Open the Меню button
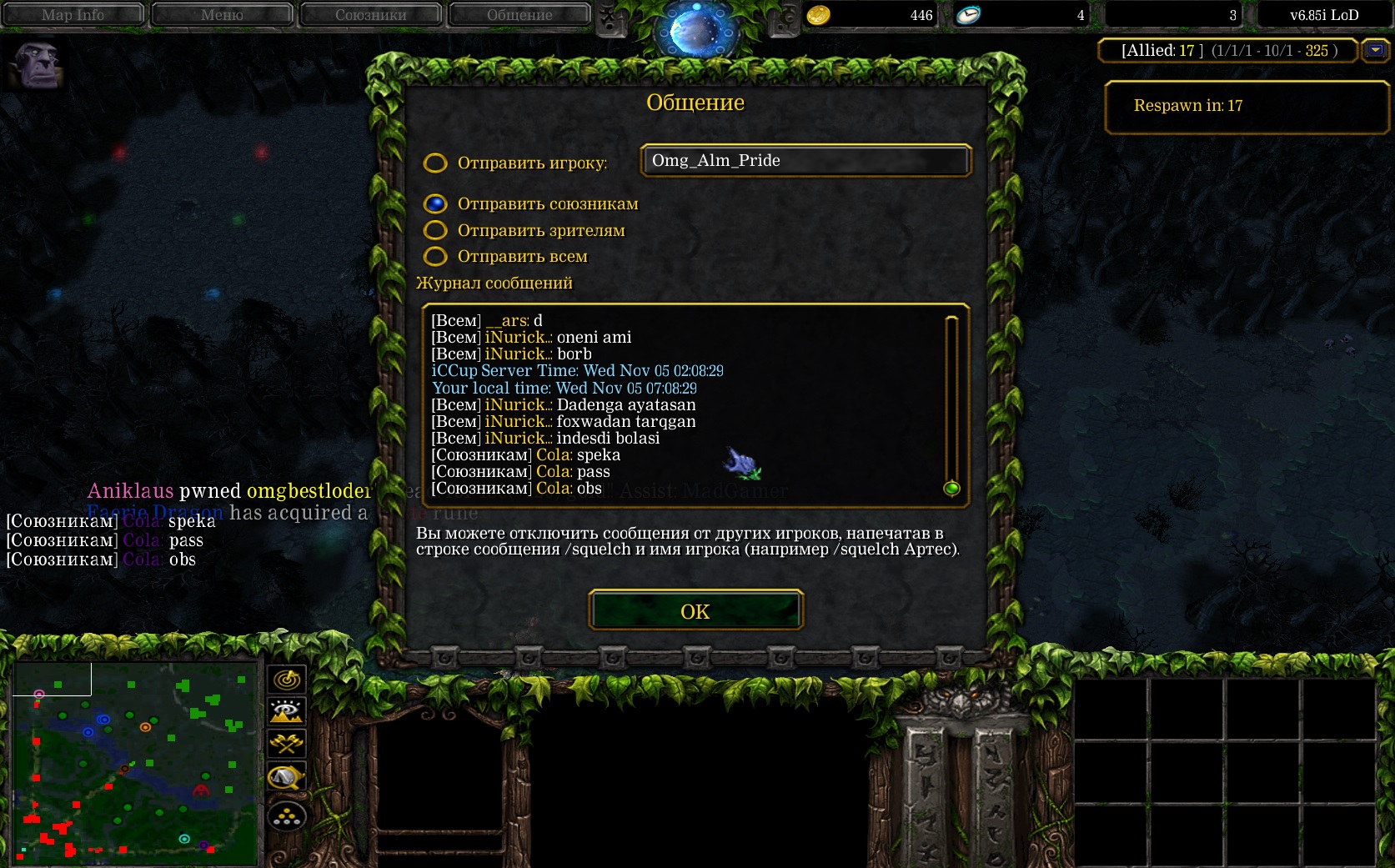This screenshot has width=1395, height=868. coord(222,15)
